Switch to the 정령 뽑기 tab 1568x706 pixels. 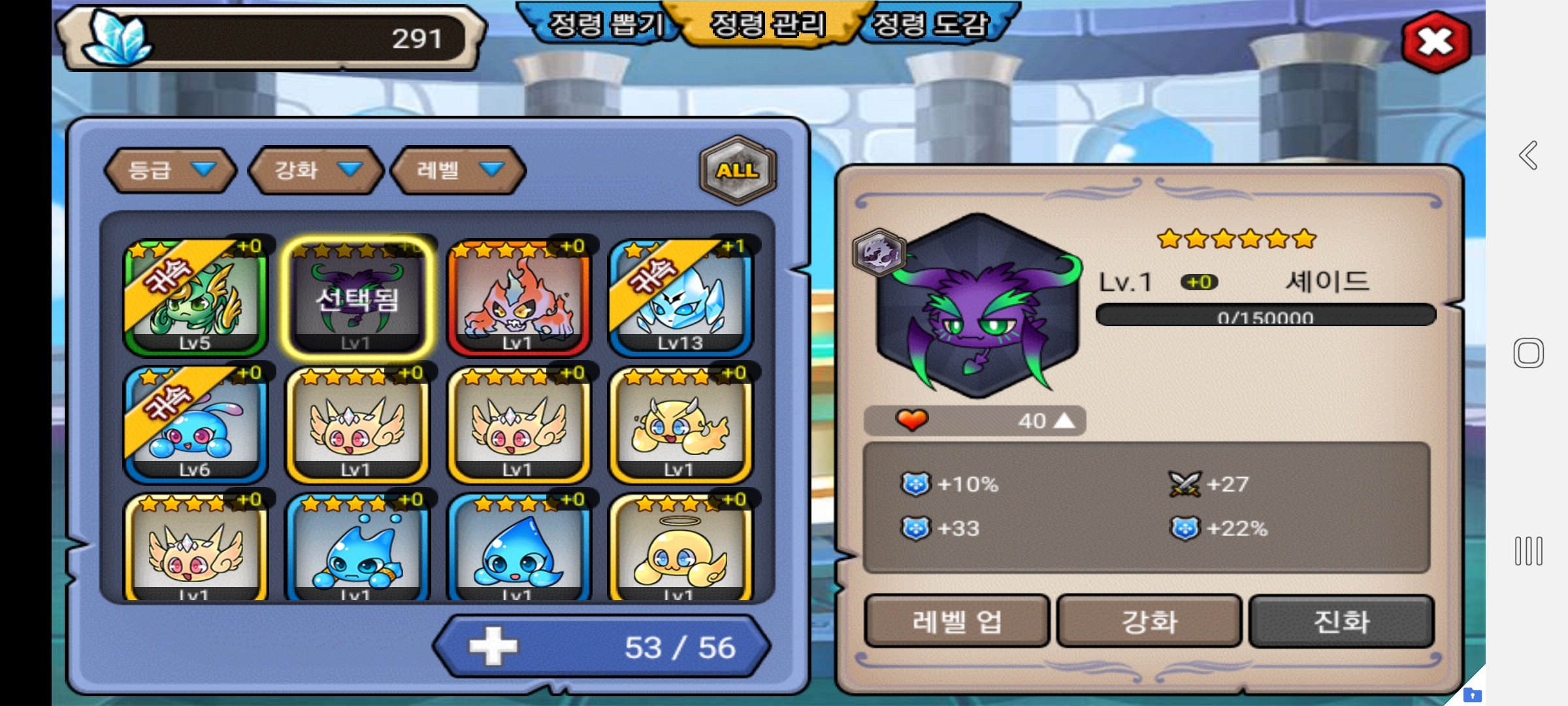pos(604,25)
